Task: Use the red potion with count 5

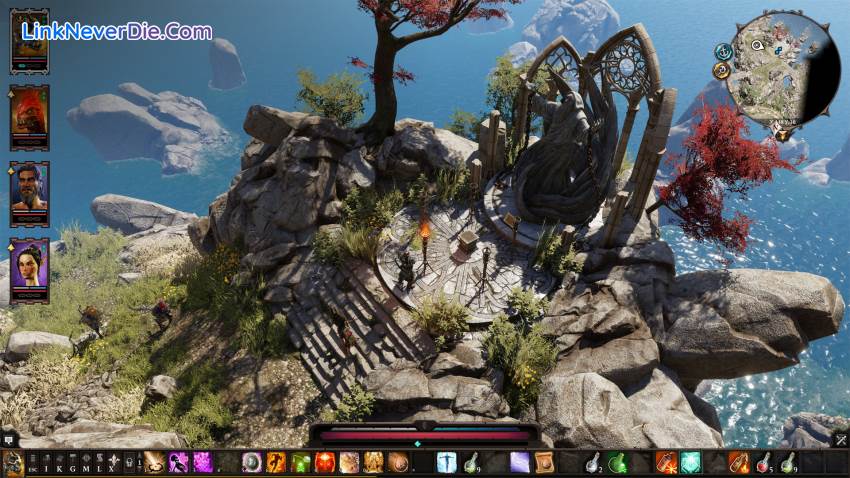Action: click(x=763, y=462)
